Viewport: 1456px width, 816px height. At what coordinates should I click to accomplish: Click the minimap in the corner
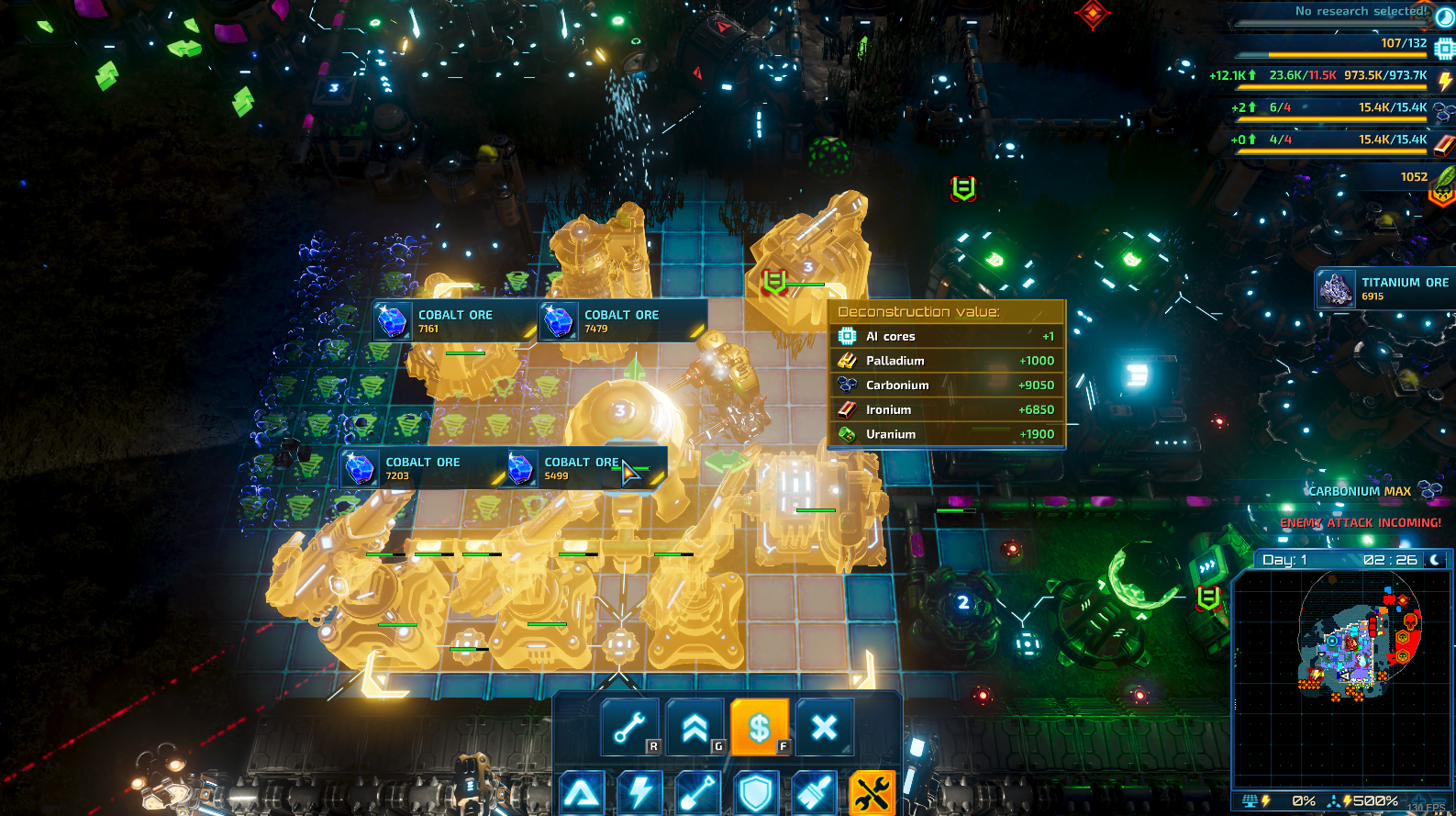(1341, 677)
